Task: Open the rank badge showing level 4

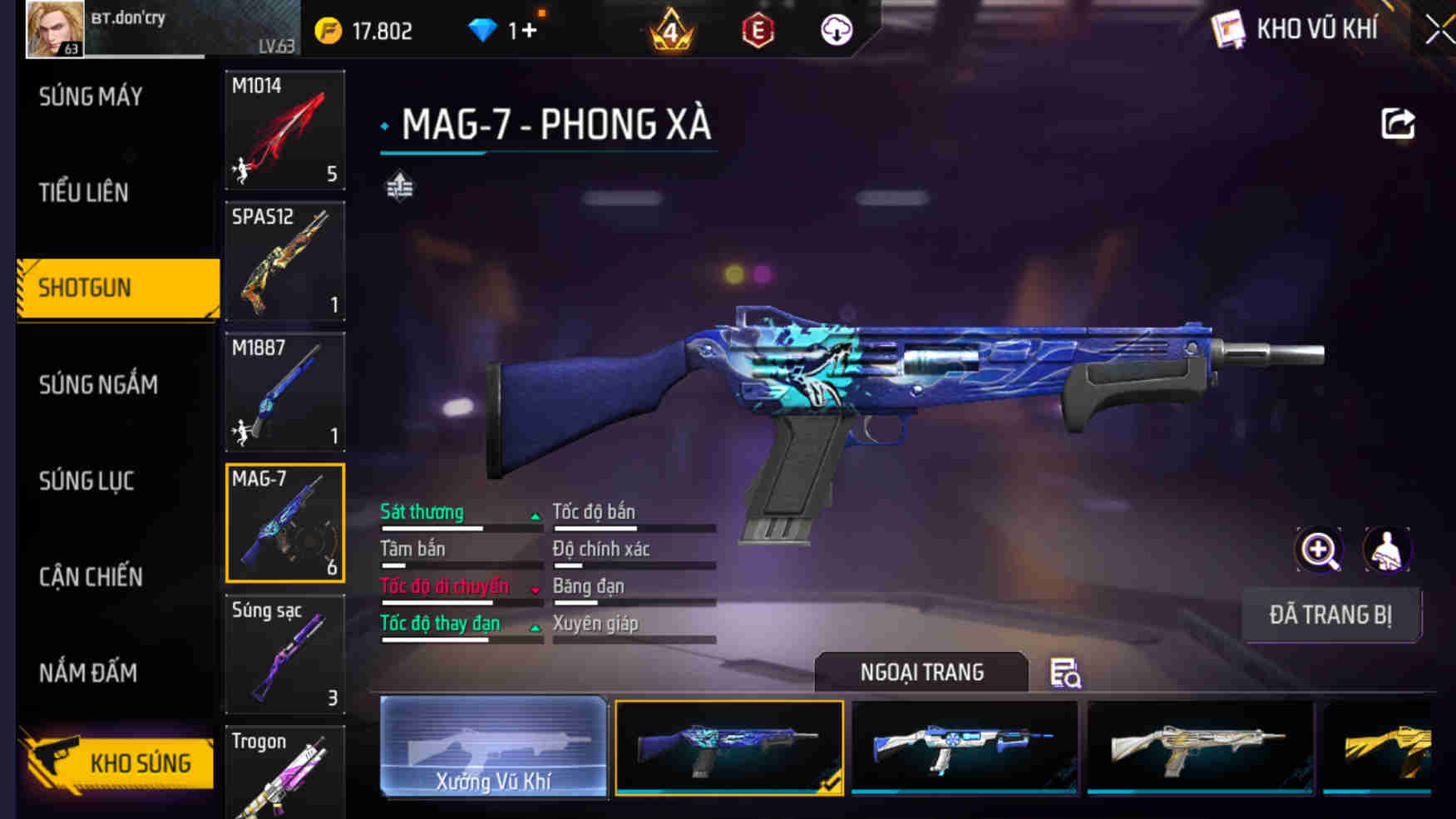Action: (x=669, y=27)
